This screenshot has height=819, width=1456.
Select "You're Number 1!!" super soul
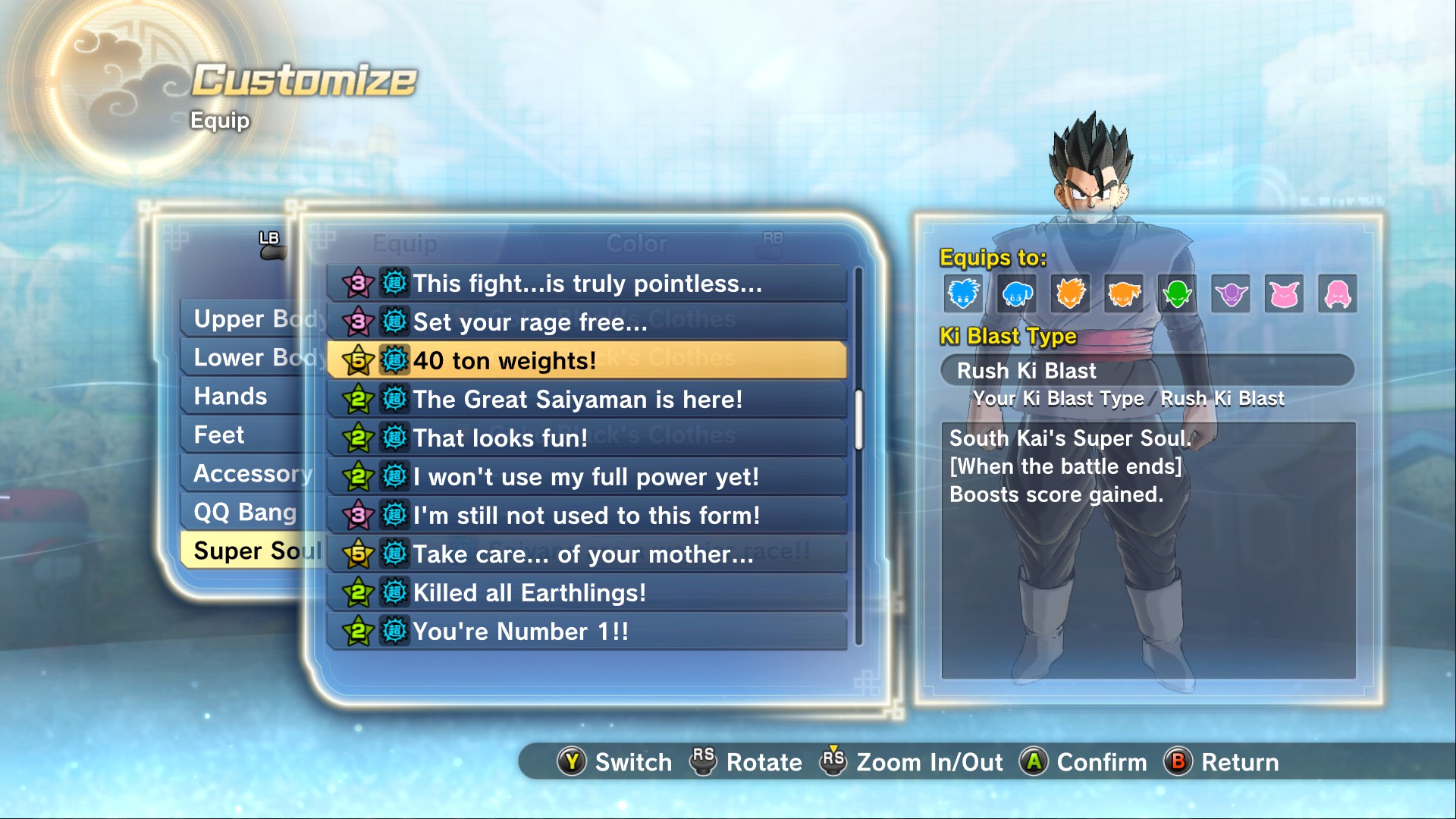click(586, 632)
